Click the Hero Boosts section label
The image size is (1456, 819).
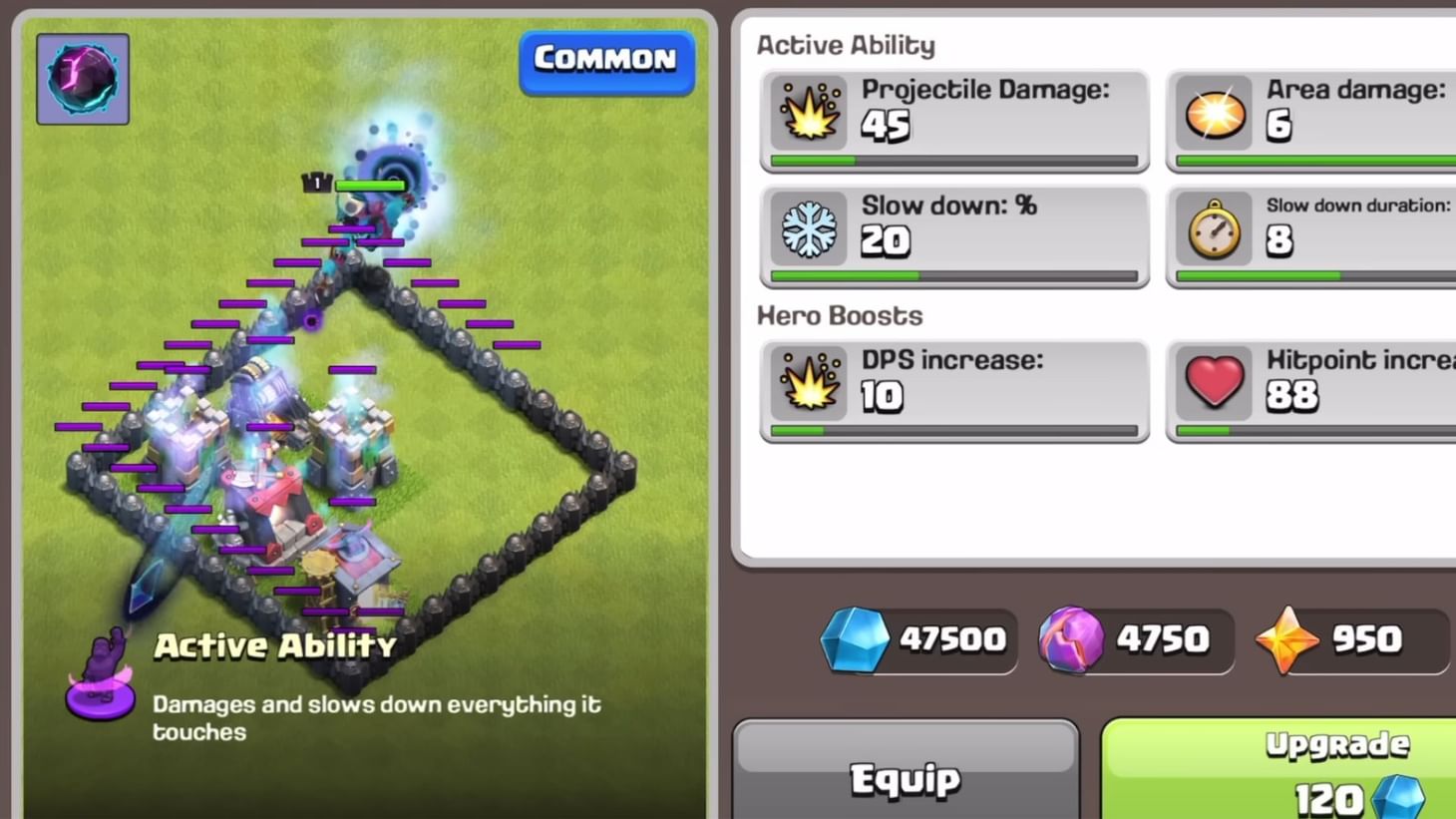pyautogui.click(x=839, y=315)
